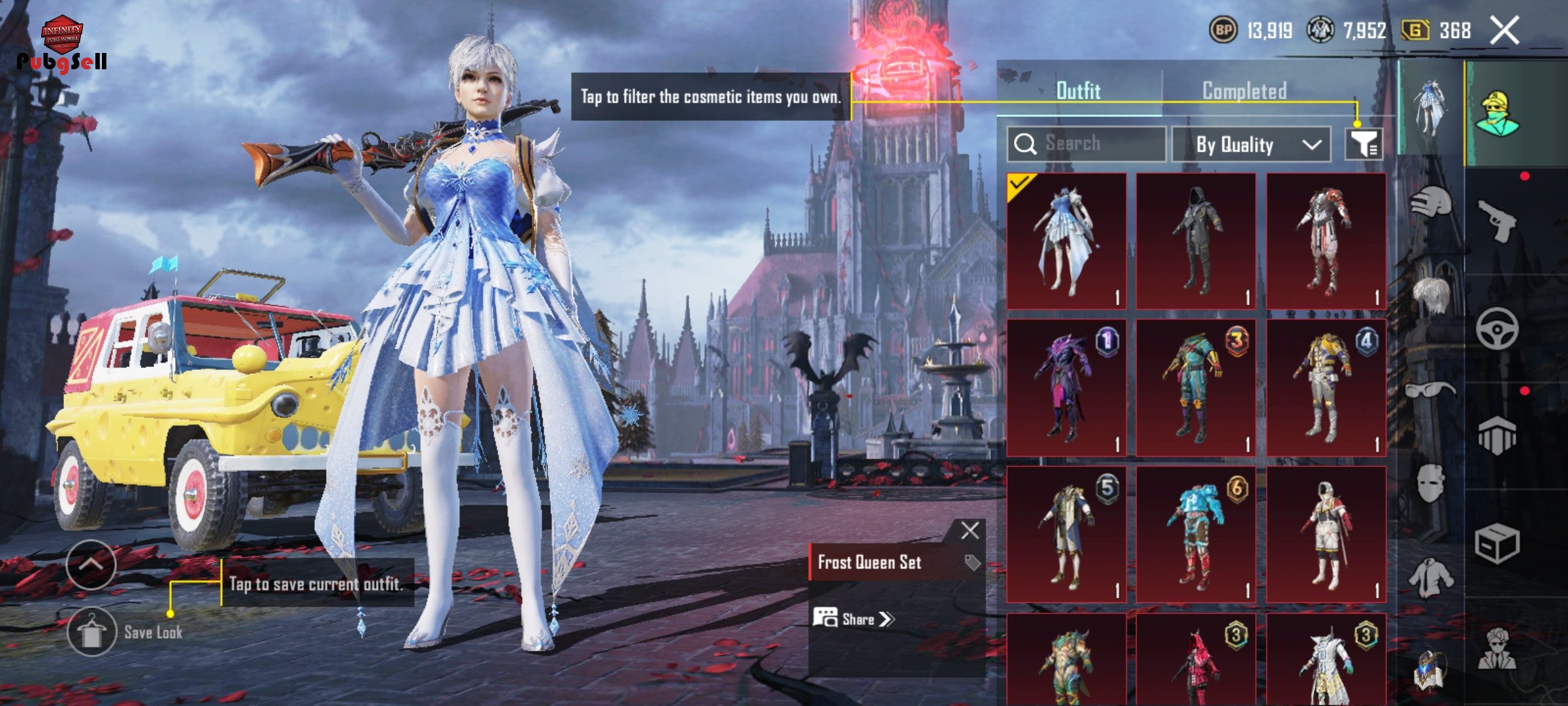1568x706 pixels.
Task: Close the Frost Queen Set info popup
Action: coord(970,530)
